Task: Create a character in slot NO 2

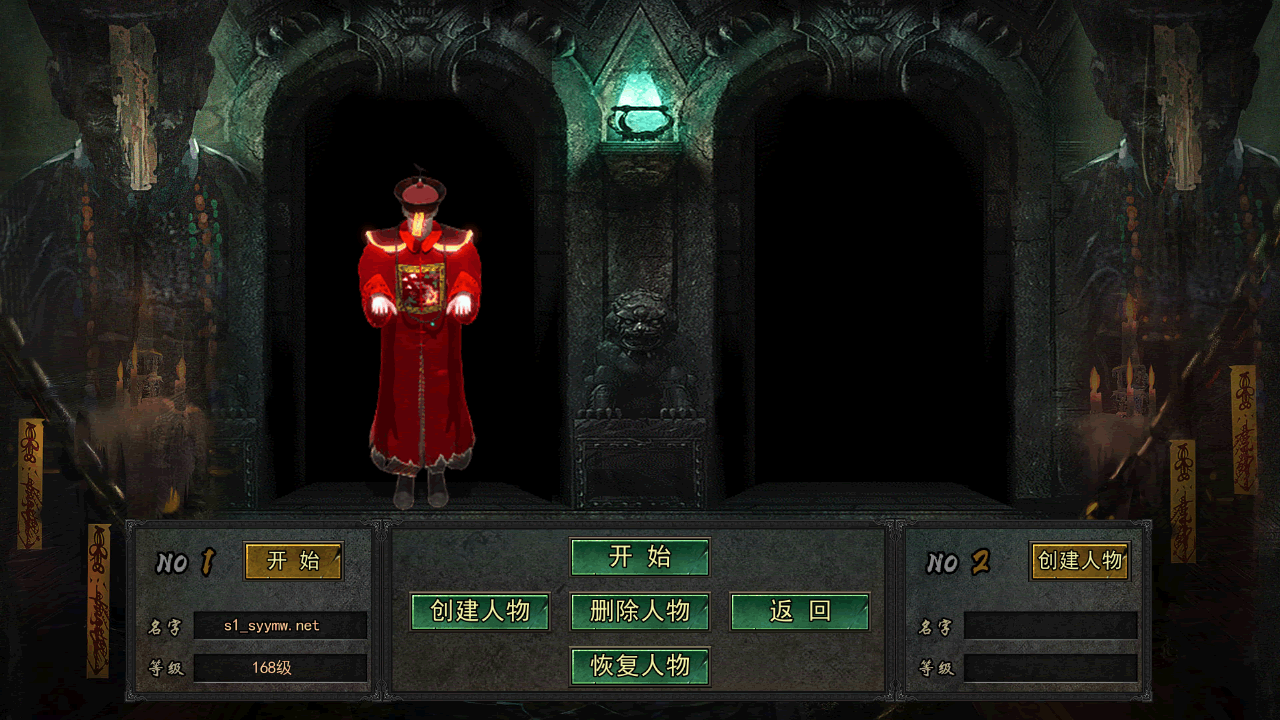Action: coord(1080,561)
